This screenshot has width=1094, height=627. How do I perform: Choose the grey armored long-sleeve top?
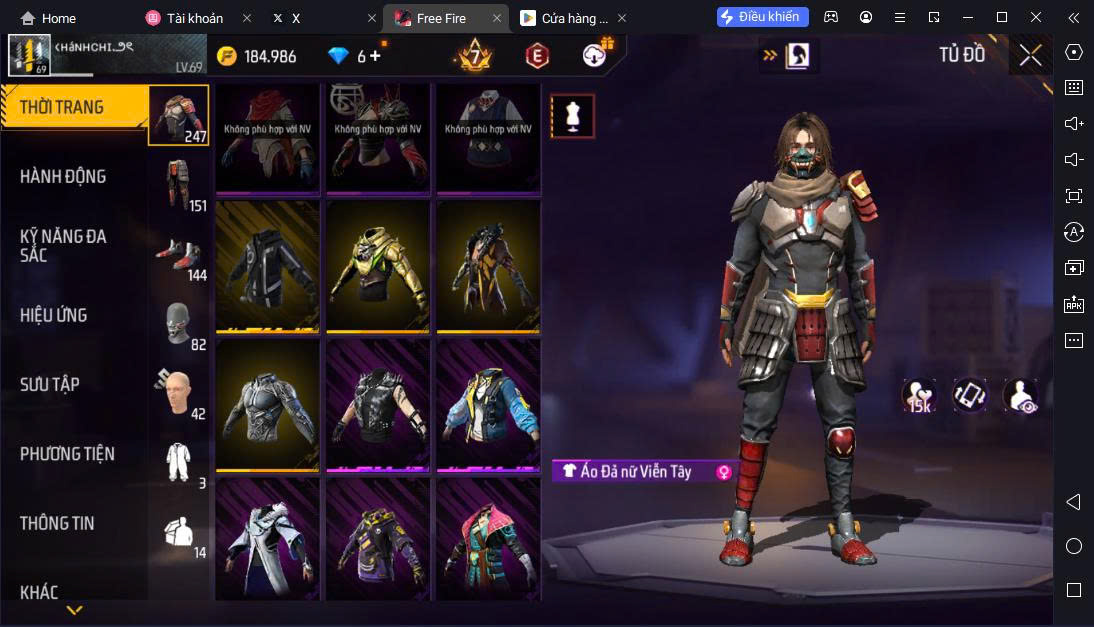pyautogui.click(x=267, y=404)
